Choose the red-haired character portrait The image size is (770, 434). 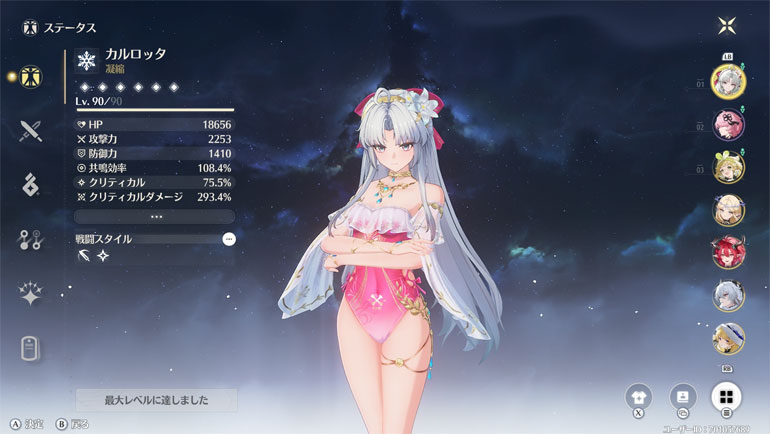point(726,252)
